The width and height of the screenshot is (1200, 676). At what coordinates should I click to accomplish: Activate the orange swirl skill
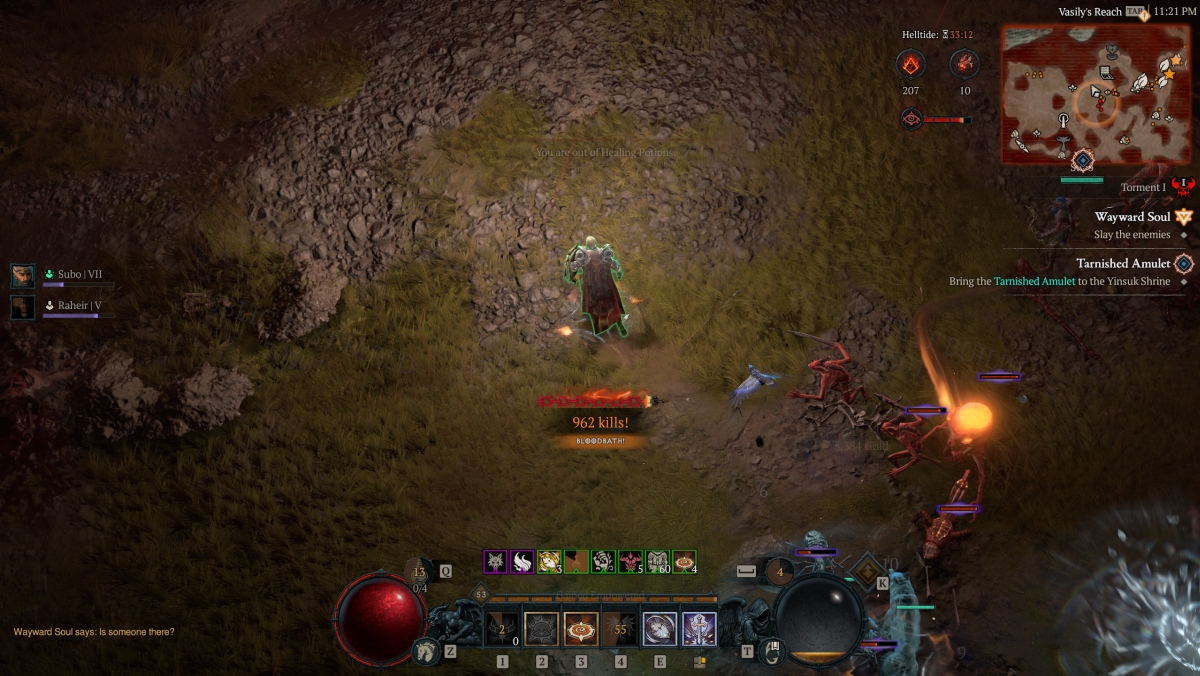pos(581,629)
